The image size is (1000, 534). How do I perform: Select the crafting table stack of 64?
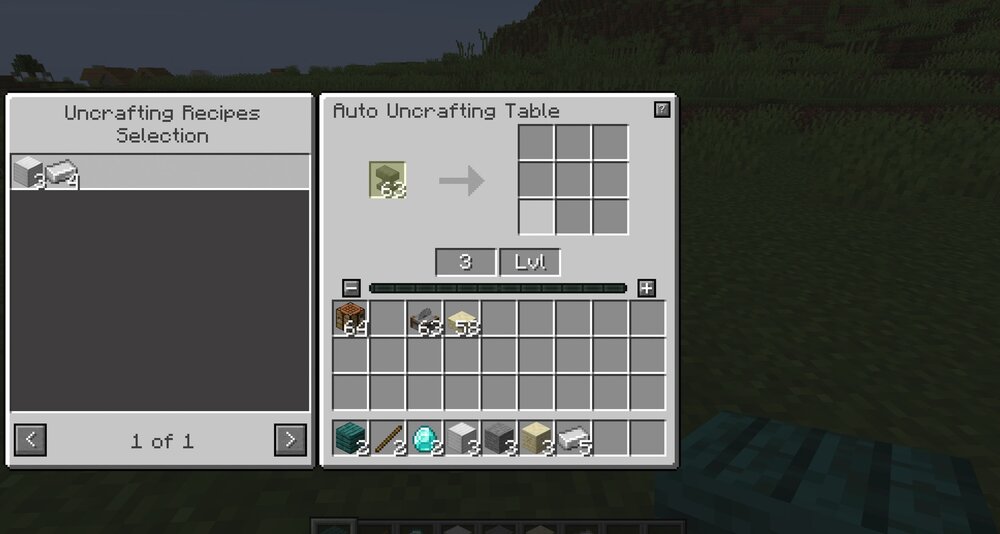[x=351, y=318]
